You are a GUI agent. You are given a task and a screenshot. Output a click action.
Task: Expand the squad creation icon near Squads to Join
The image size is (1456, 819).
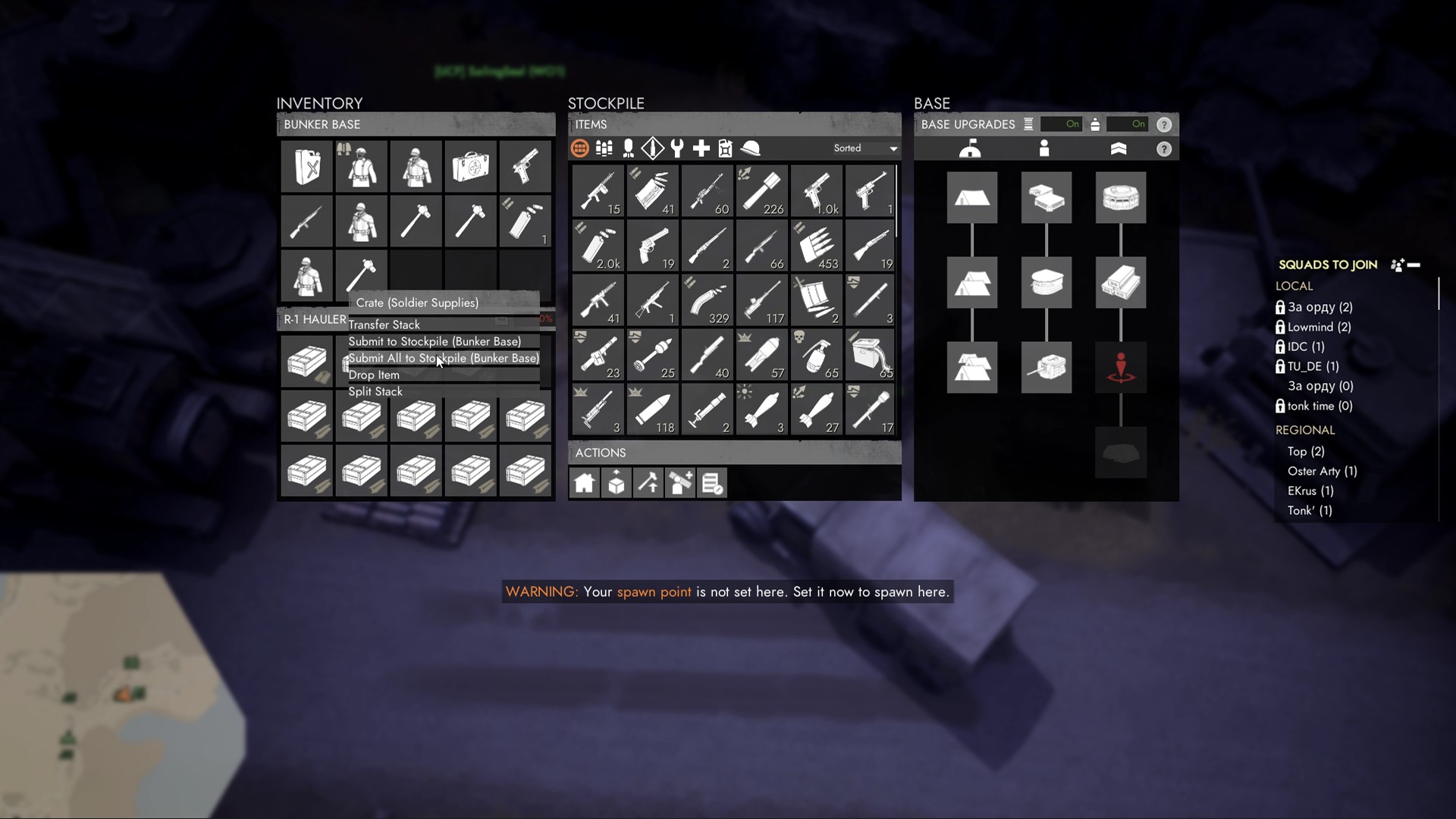point(1398,265)
